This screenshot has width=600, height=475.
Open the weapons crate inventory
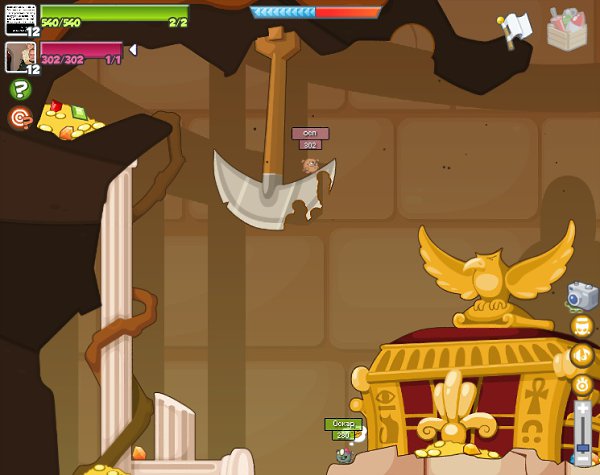[x=567, y=28]
